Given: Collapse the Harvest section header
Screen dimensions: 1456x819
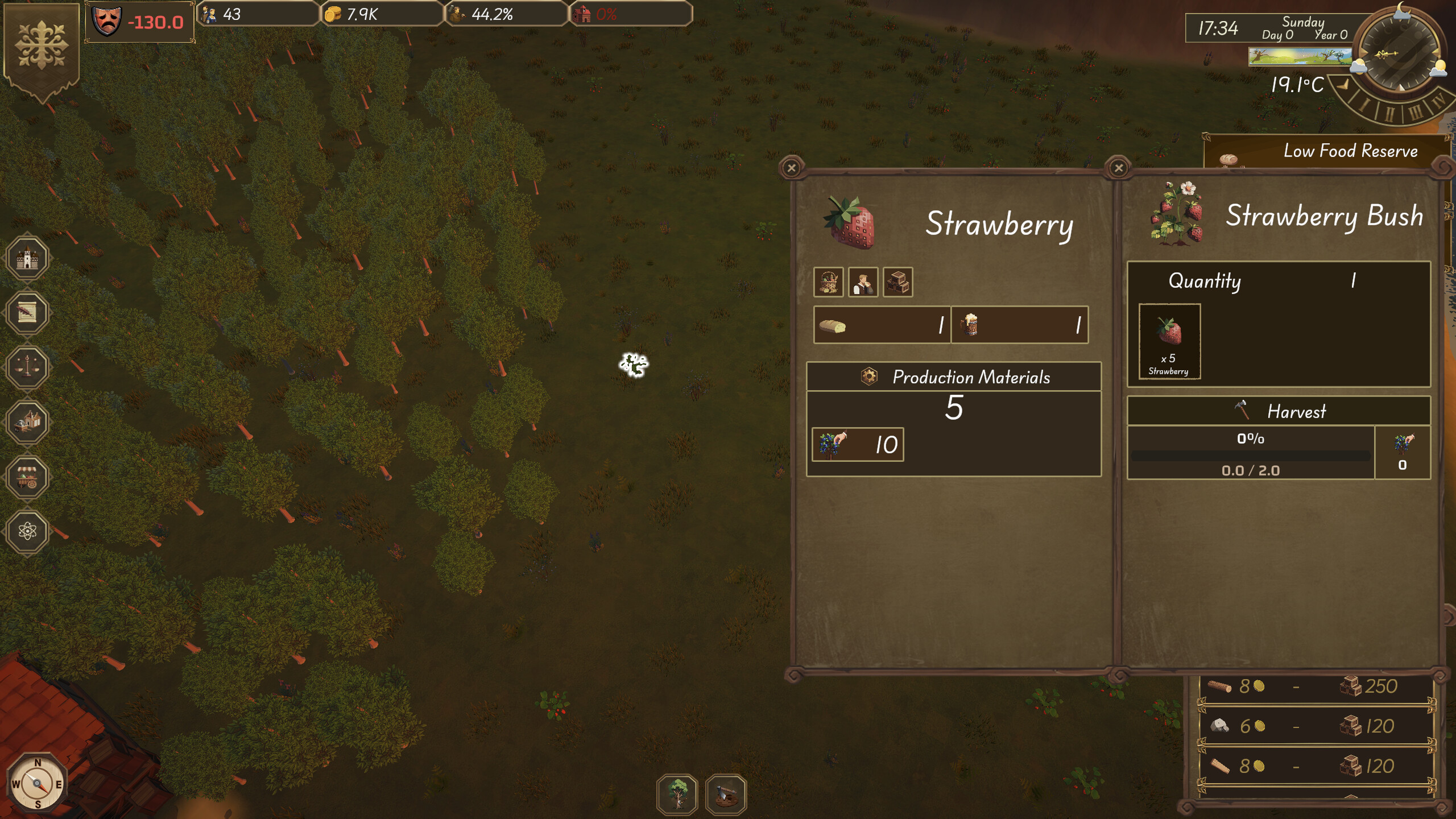Looking at the screenshot, I should [1297, 411].
